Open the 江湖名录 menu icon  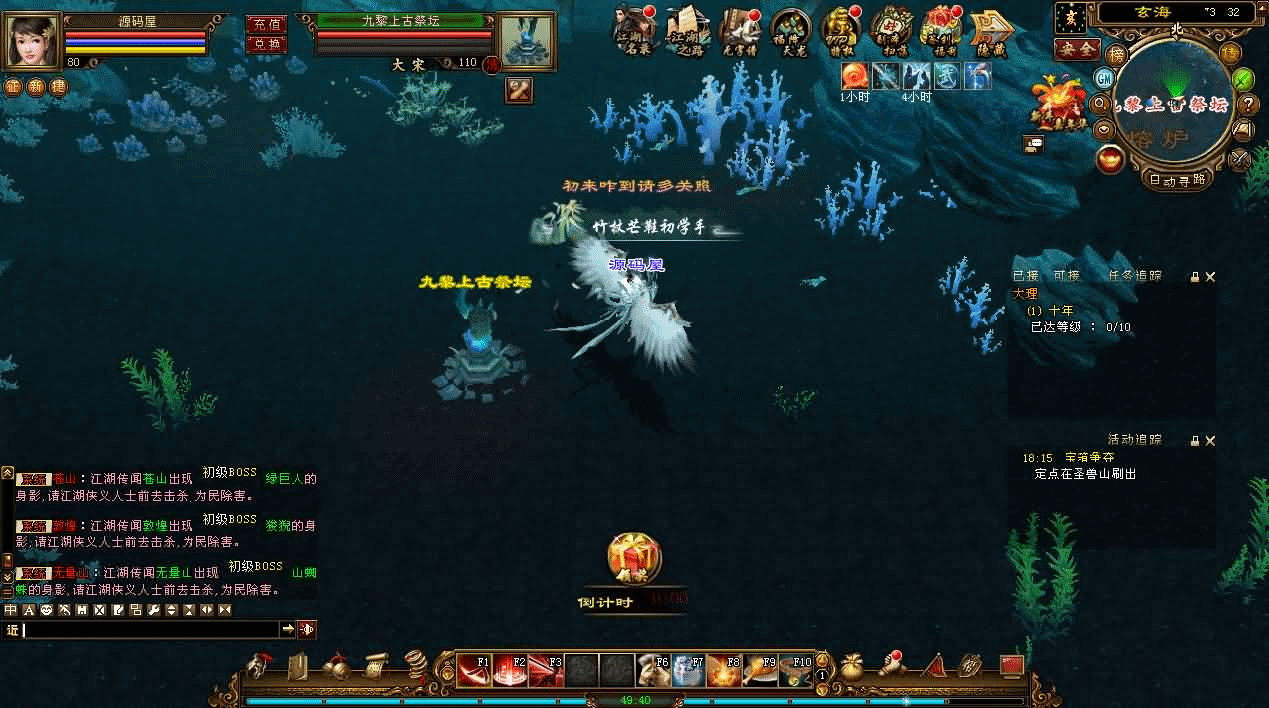coord(635,31)
